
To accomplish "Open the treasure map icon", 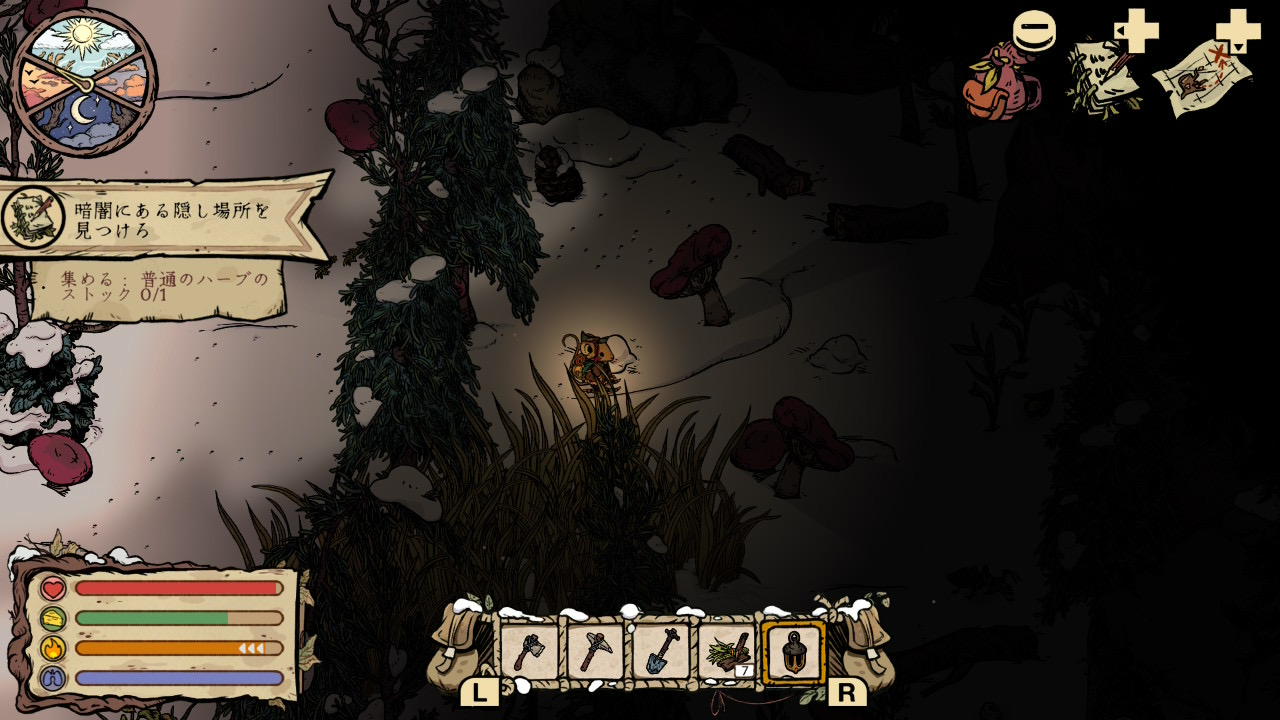I will point(1202,80).
